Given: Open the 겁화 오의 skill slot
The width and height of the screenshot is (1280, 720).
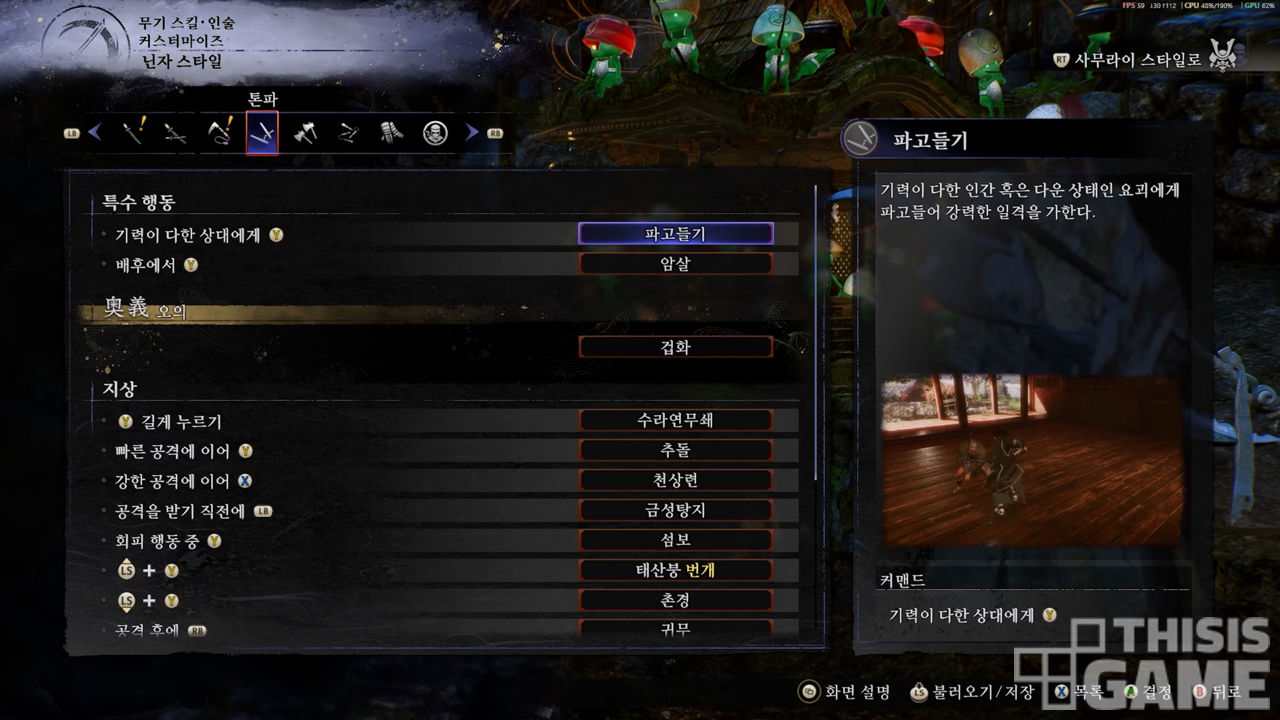Looking at the screenshot, I should click(676, 347).
